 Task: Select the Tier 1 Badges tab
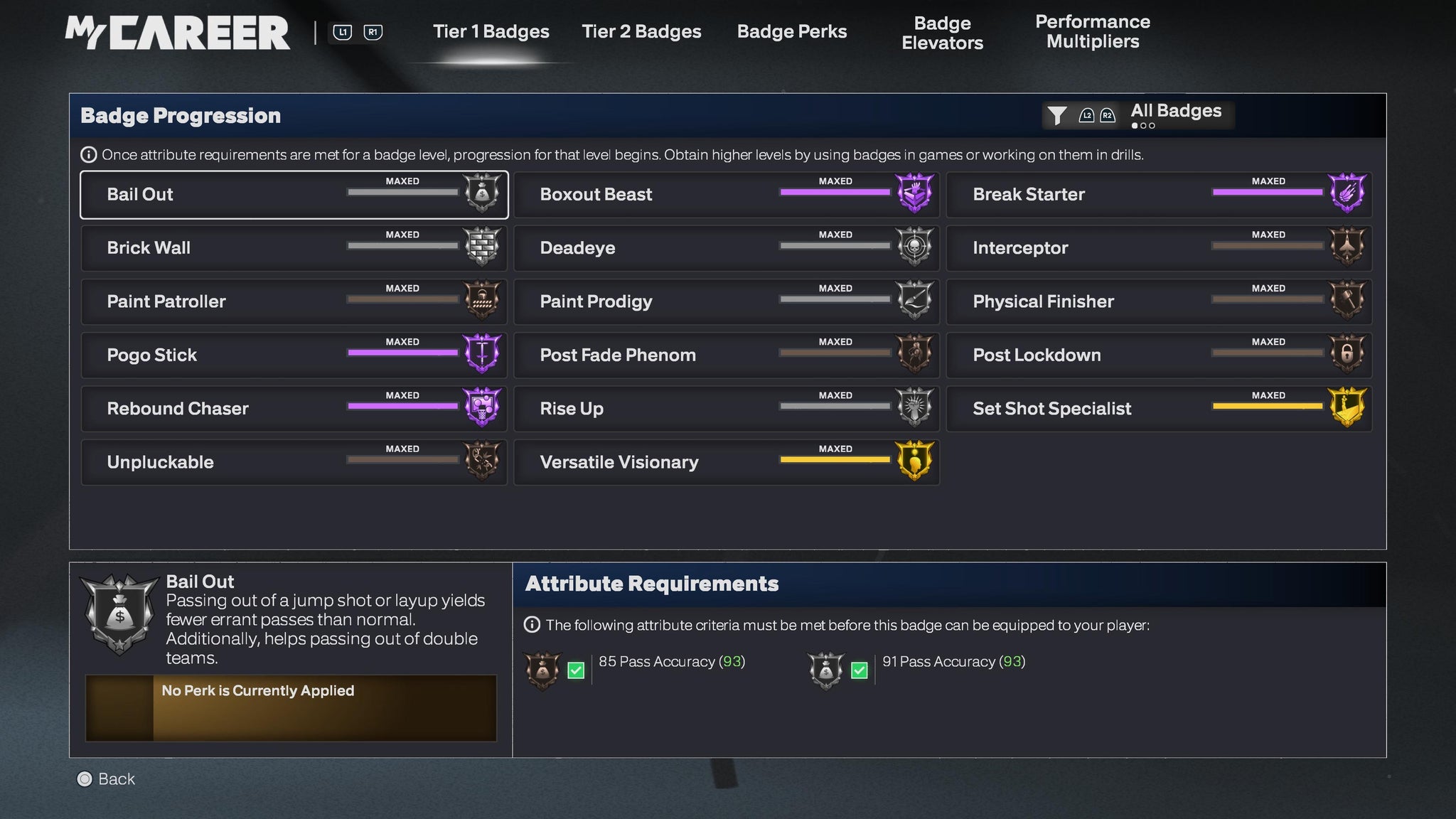point(491,32)
